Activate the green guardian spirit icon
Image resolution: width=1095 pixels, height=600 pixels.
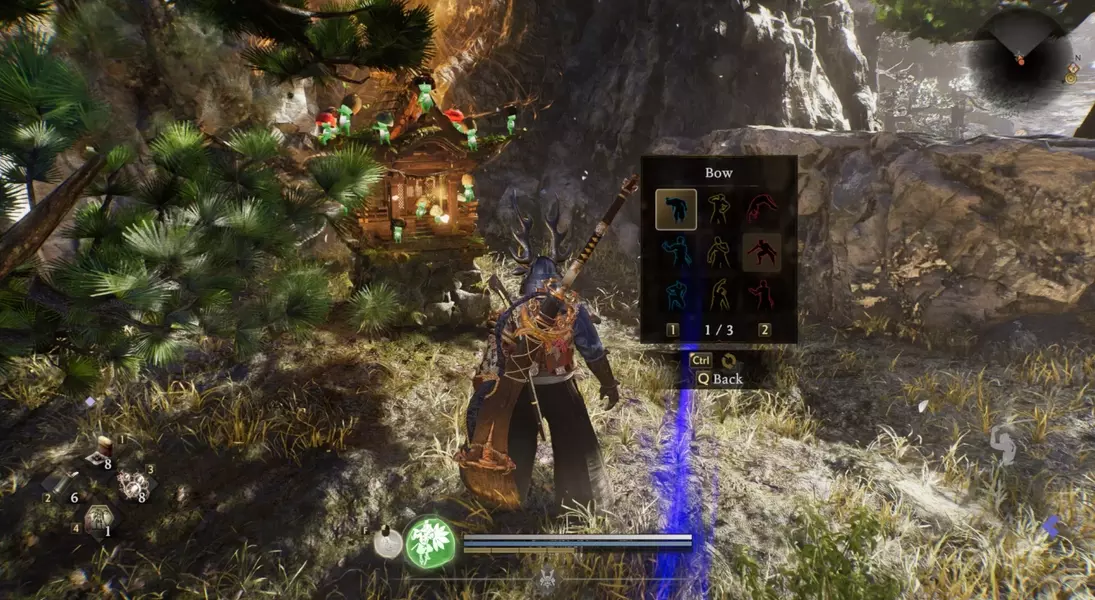(x=431, y=542)
